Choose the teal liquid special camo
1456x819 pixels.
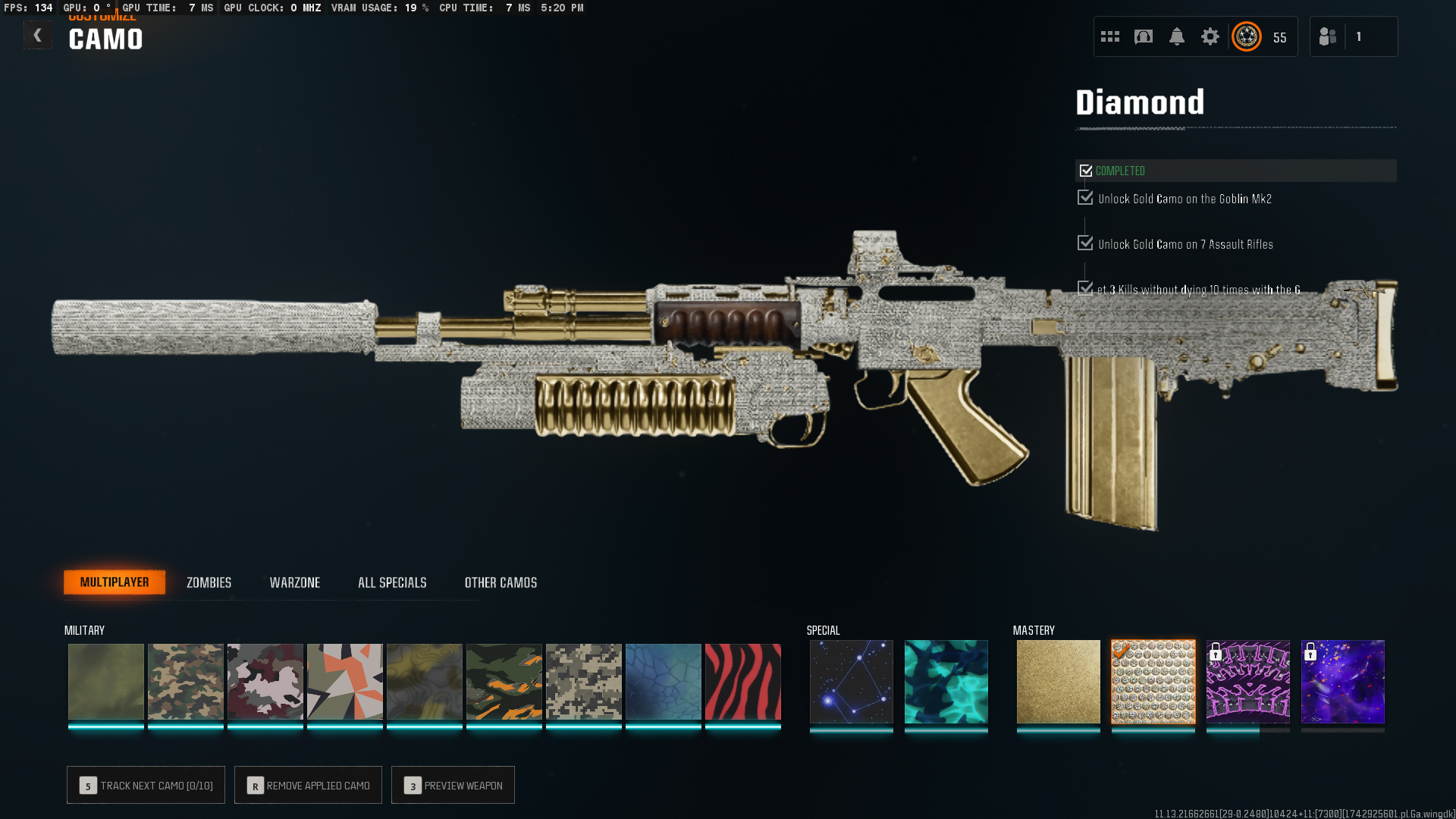click(946, 682)
